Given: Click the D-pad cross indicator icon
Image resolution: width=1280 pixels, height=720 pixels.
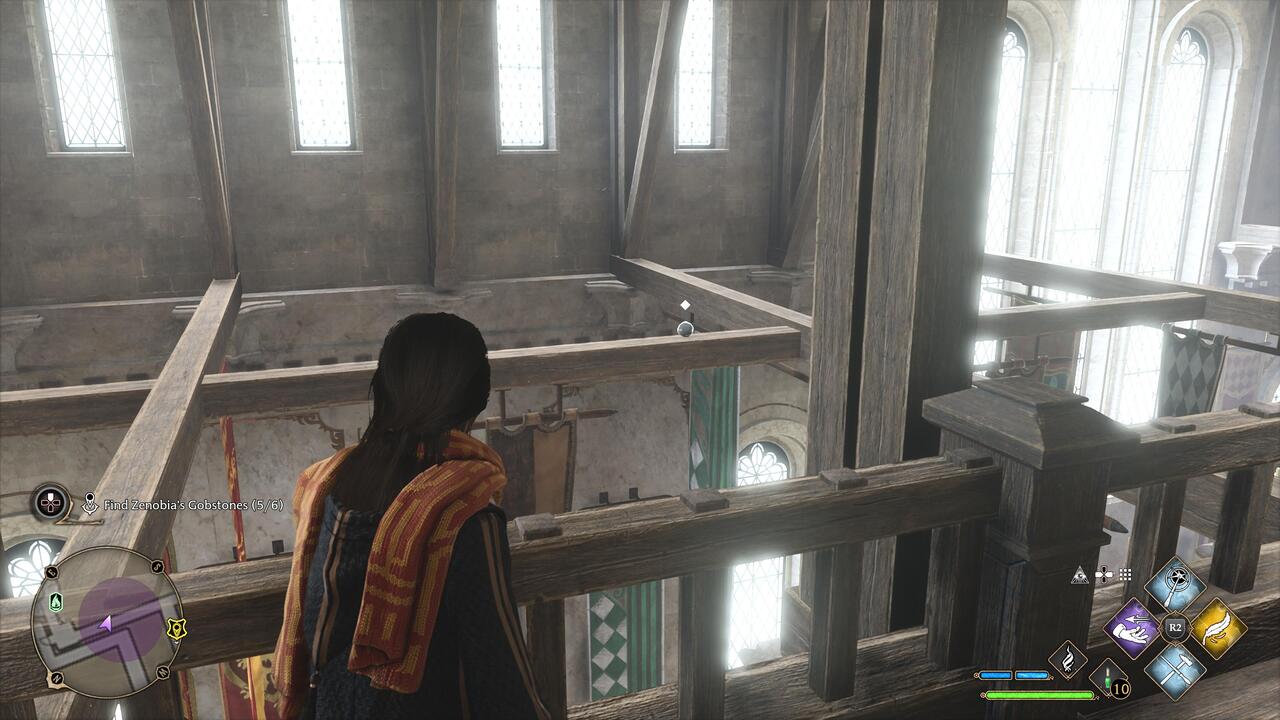Looking at the screenshot, I should (x=1104, y=575).
